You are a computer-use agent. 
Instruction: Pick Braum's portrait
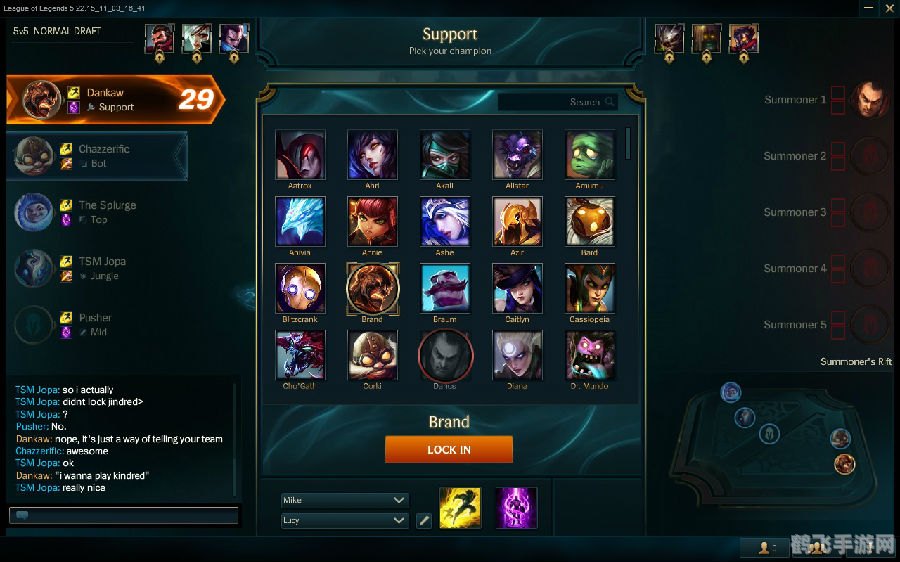coord(445,289)
